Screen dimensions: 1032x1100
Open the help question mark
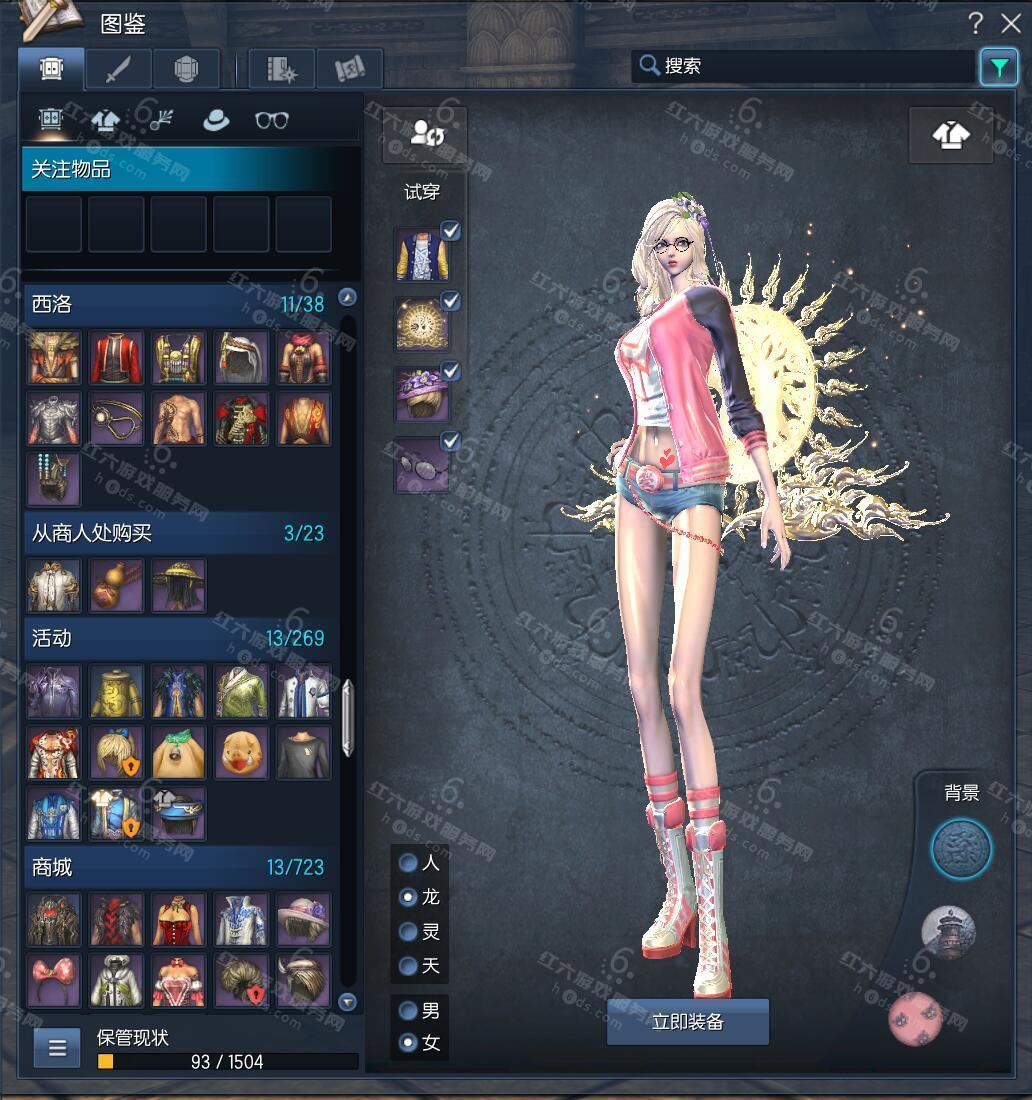[975, 24]
